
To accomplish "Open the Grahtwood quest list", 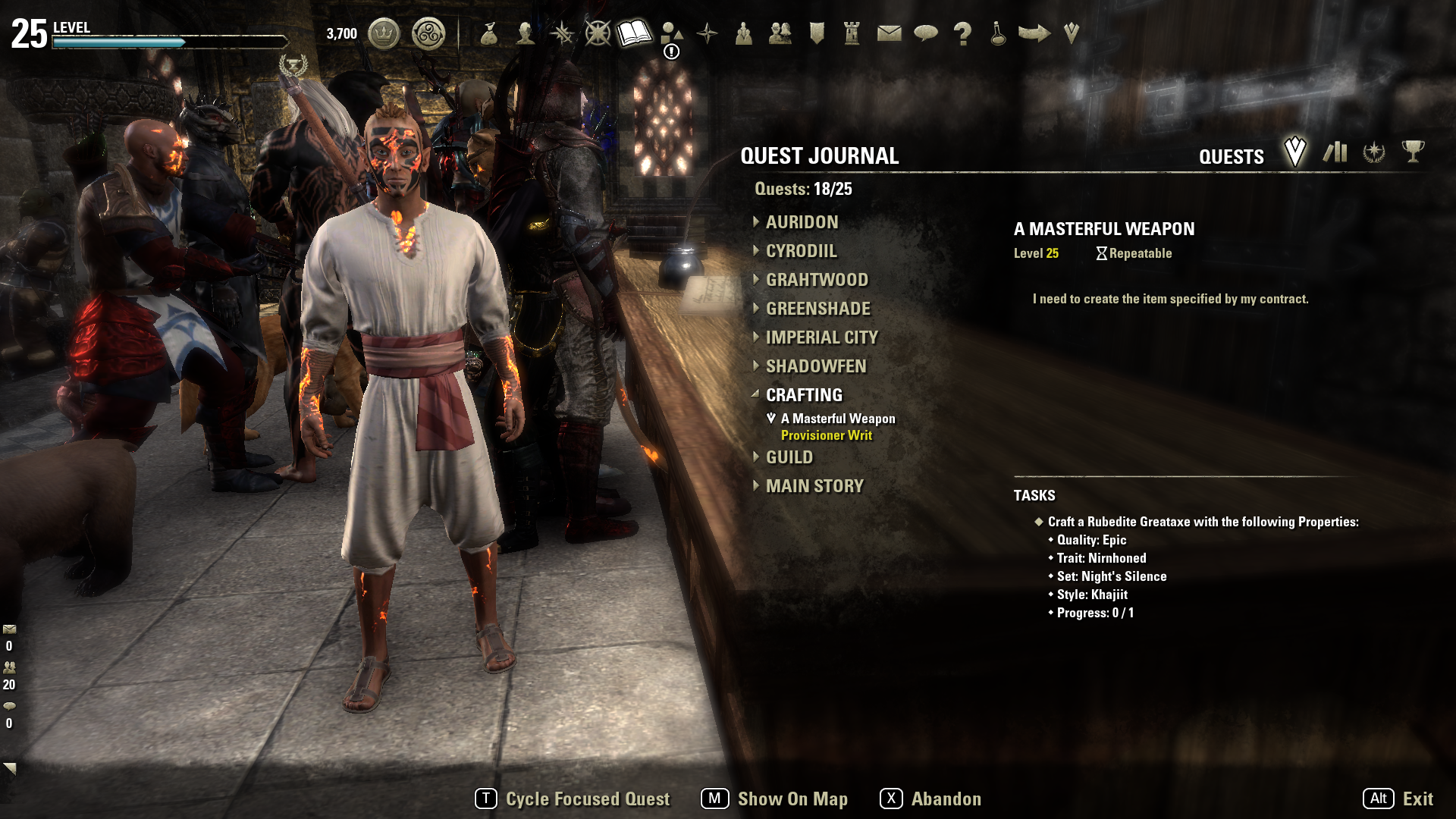I will 816,280.
